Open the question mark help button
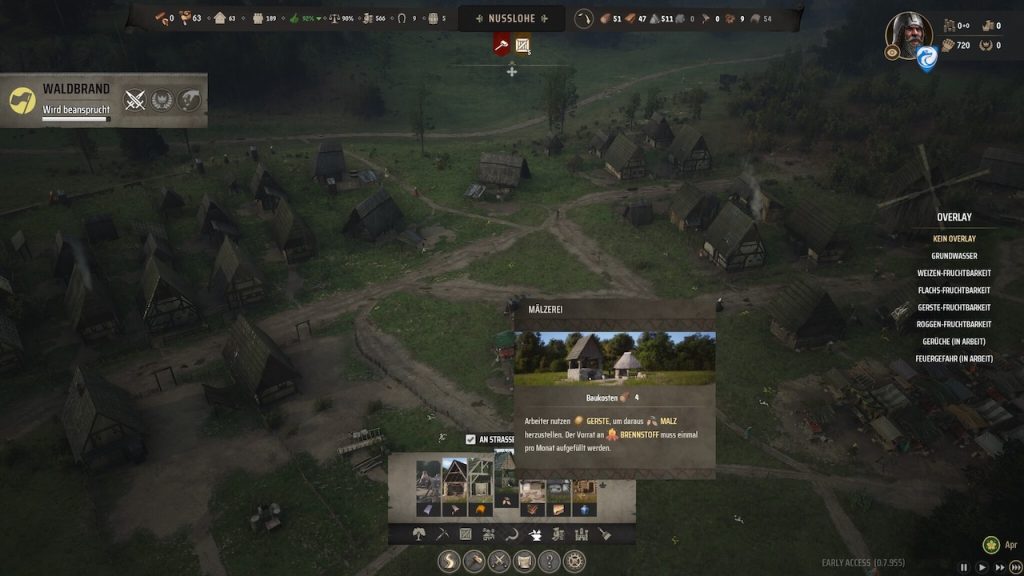 coord(548,561)
